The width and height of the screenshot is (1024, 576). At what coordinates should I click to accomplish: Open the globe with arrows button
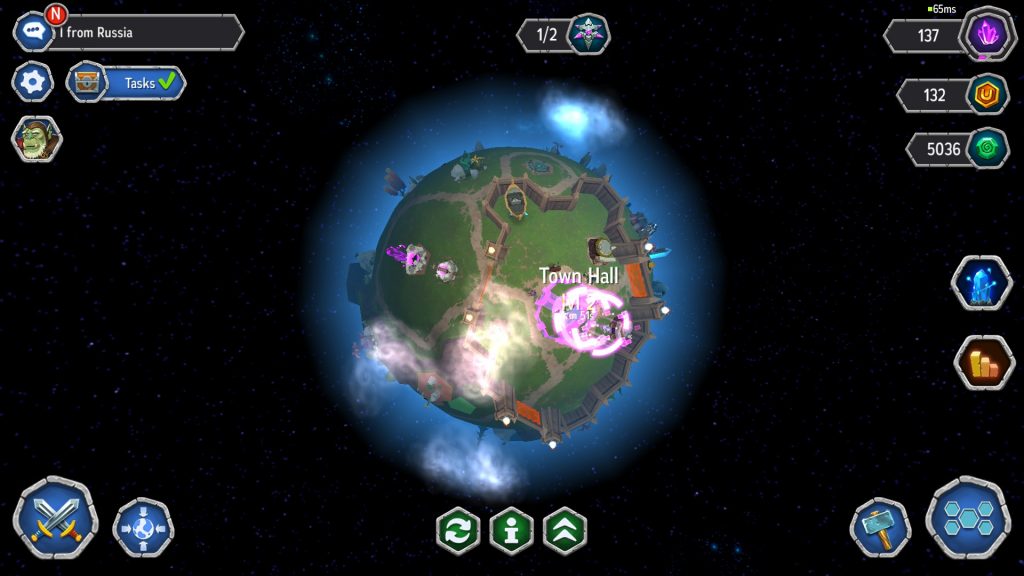point(143,526)
